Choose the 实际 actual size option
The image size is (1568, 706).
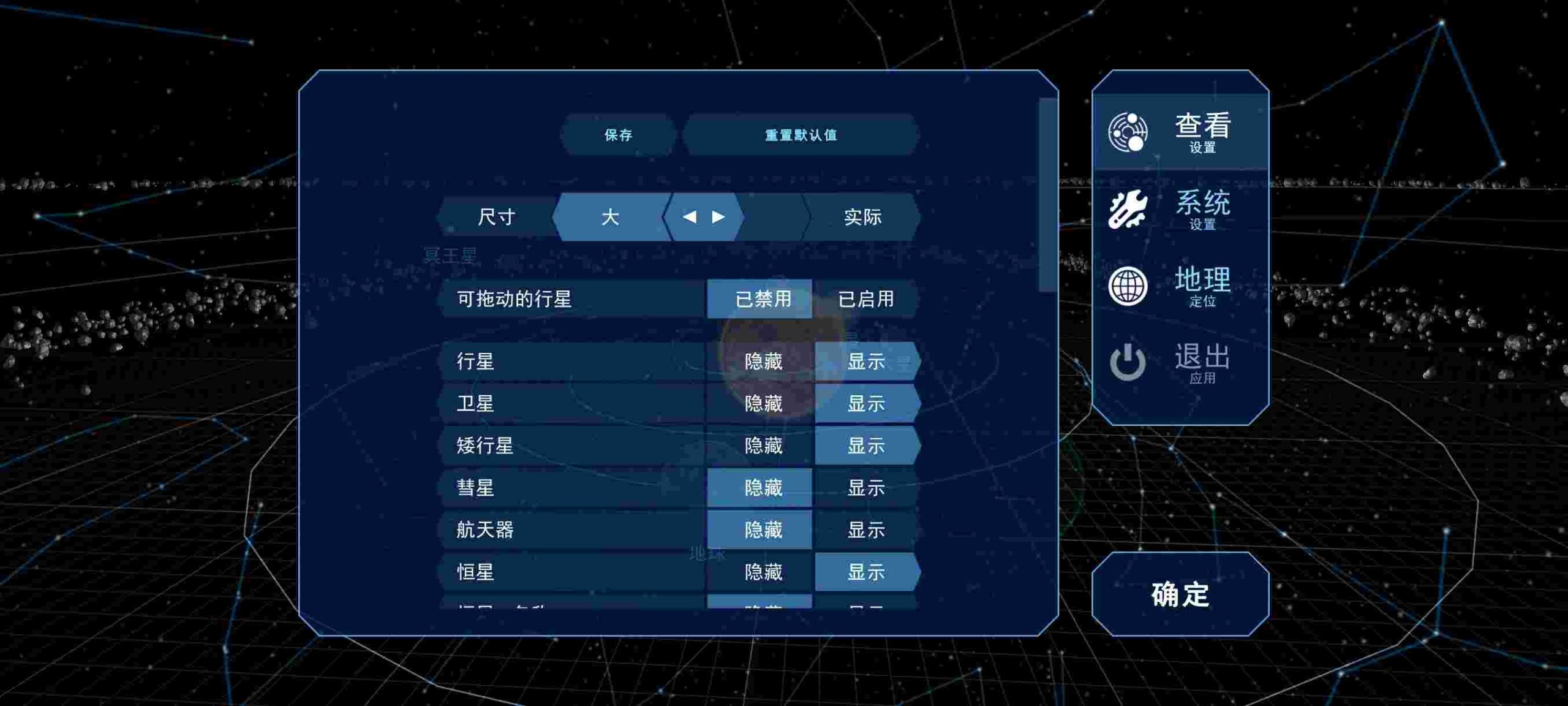click(862, 217)
